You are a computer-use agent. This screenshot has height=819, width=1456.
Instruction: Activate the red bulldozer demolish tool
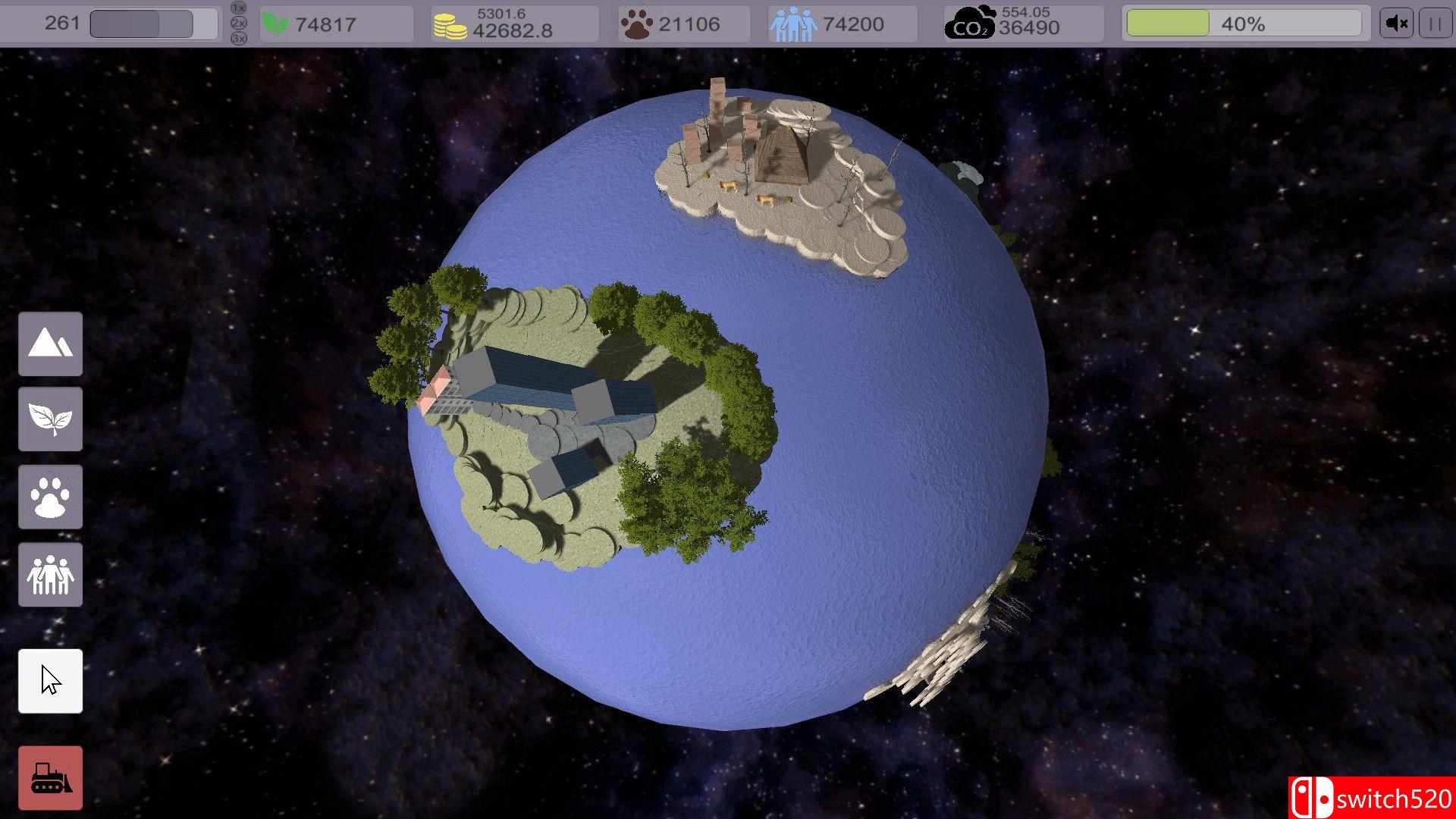point(50,777)
